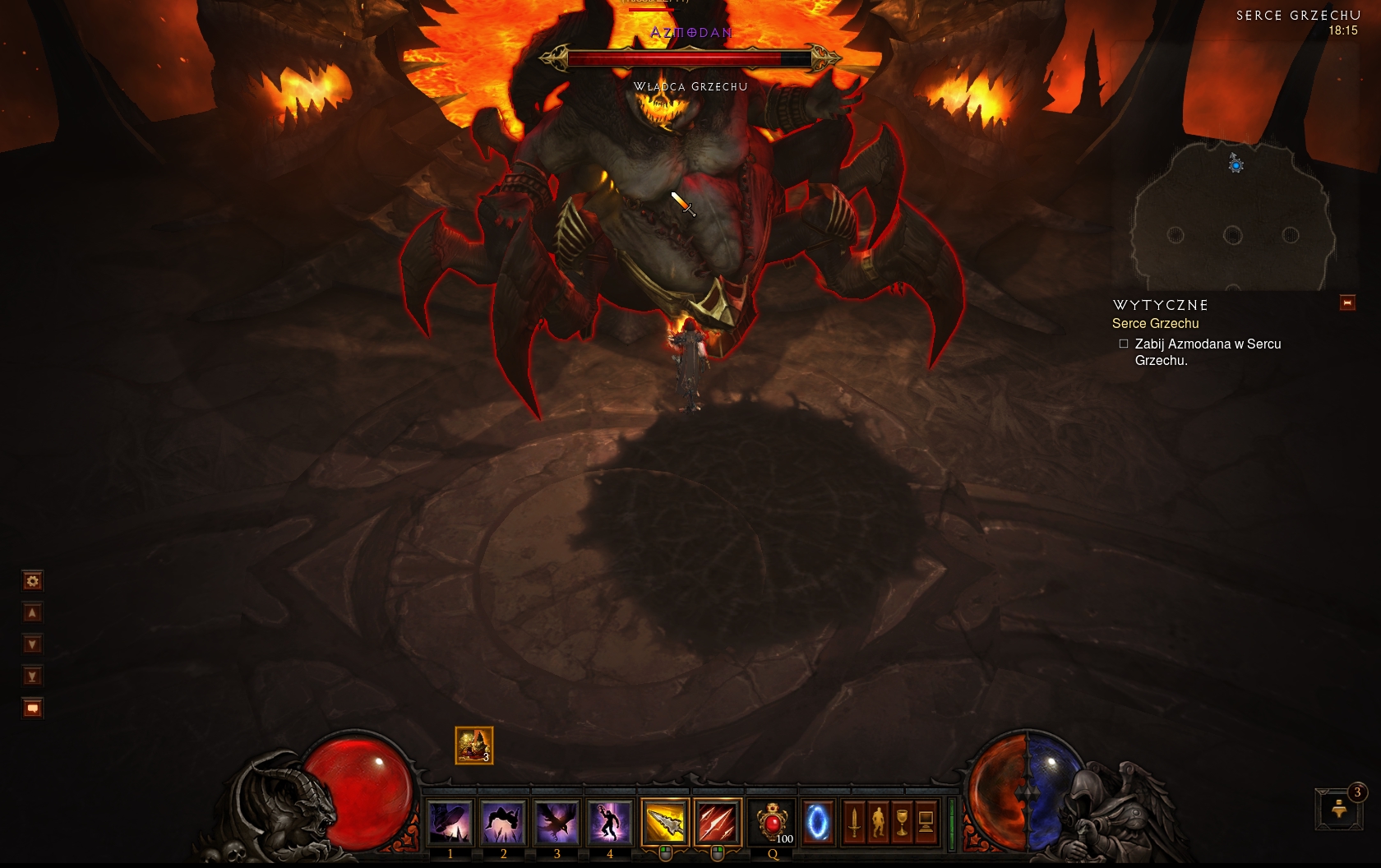
Task: Open the chat speech bubble button
Action: 32,708
